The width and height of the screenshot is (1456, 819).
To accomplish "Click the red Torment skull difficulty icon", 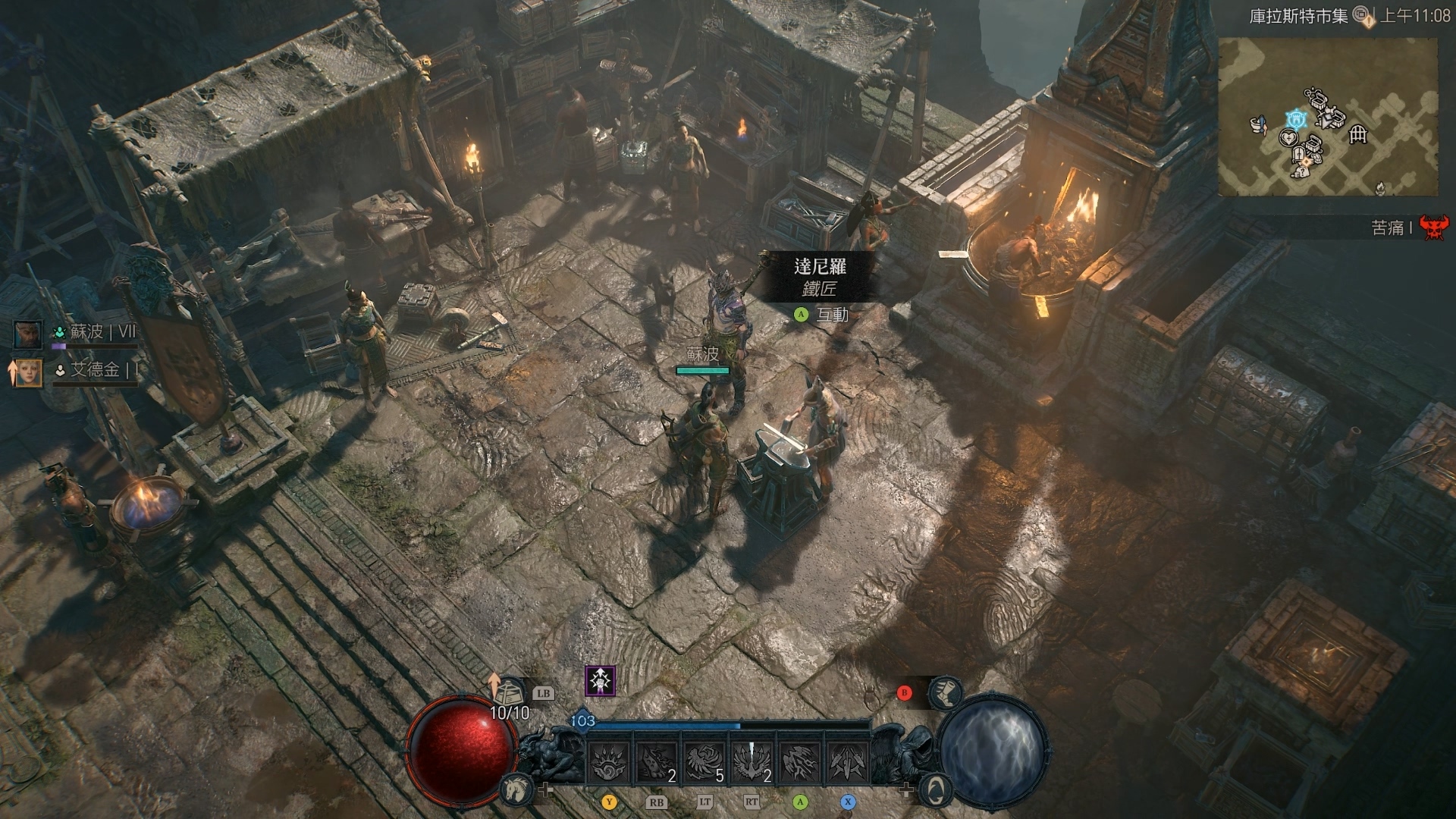I will point(1432,227).
